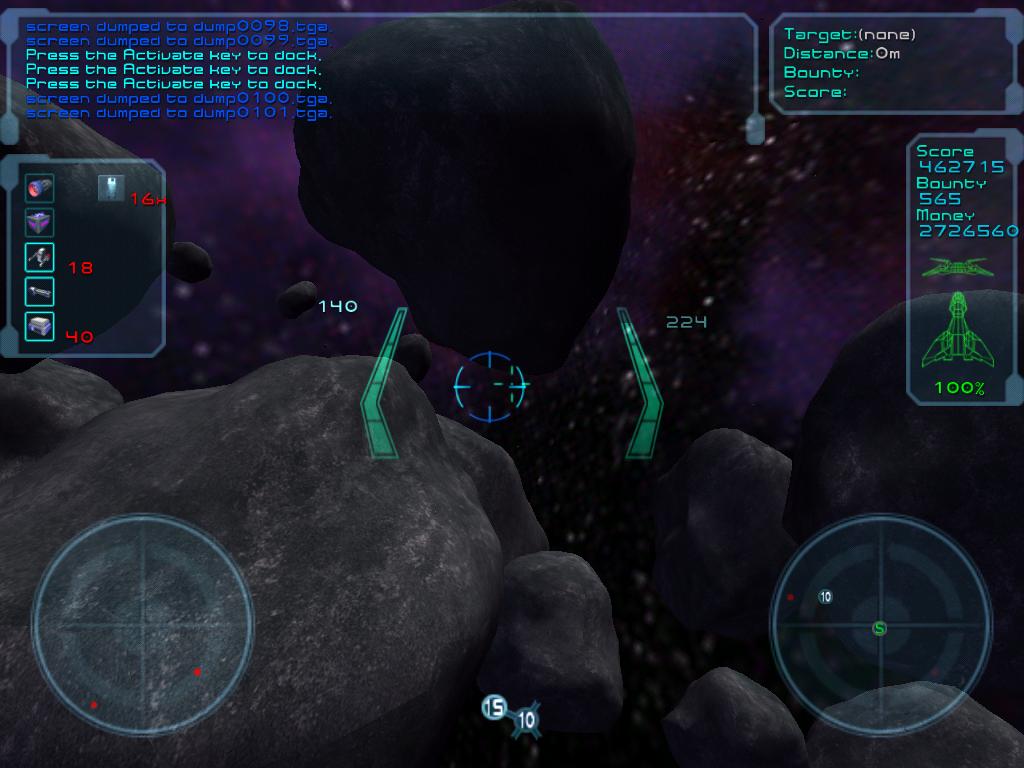Select the purple glowing box slot

point(40,222)
